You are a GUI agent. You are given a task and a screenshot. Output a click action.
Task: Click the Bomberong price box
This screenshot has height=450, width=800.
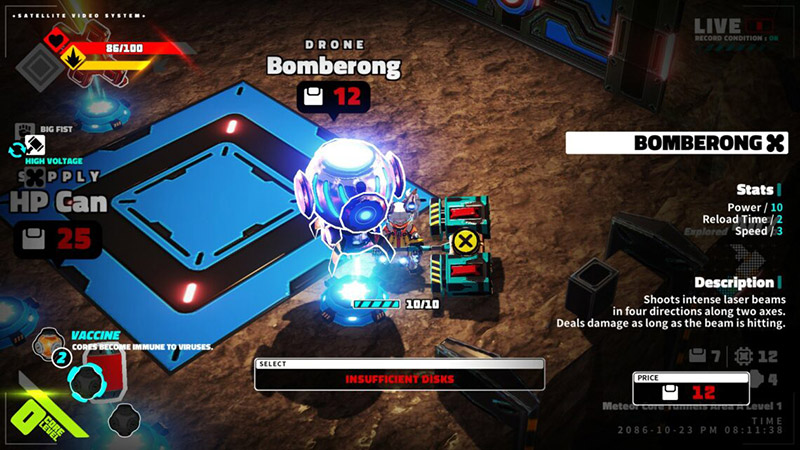click(x=691, y=392)
